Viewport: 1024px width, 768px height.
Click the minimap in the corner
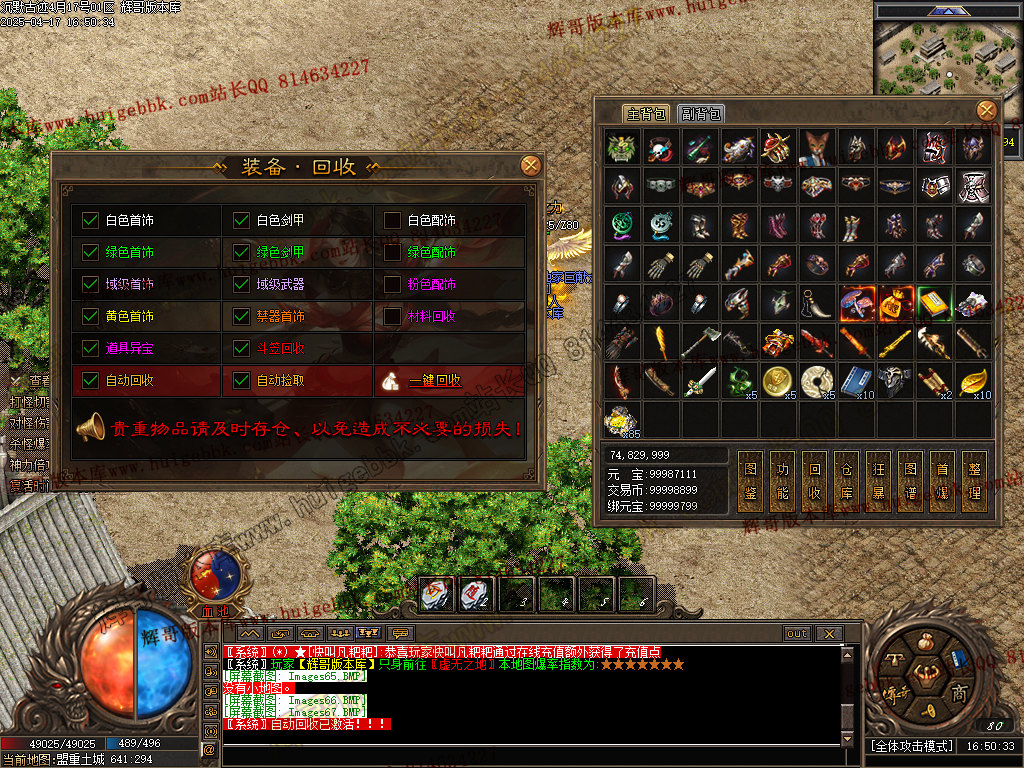(x=948, y=58)
